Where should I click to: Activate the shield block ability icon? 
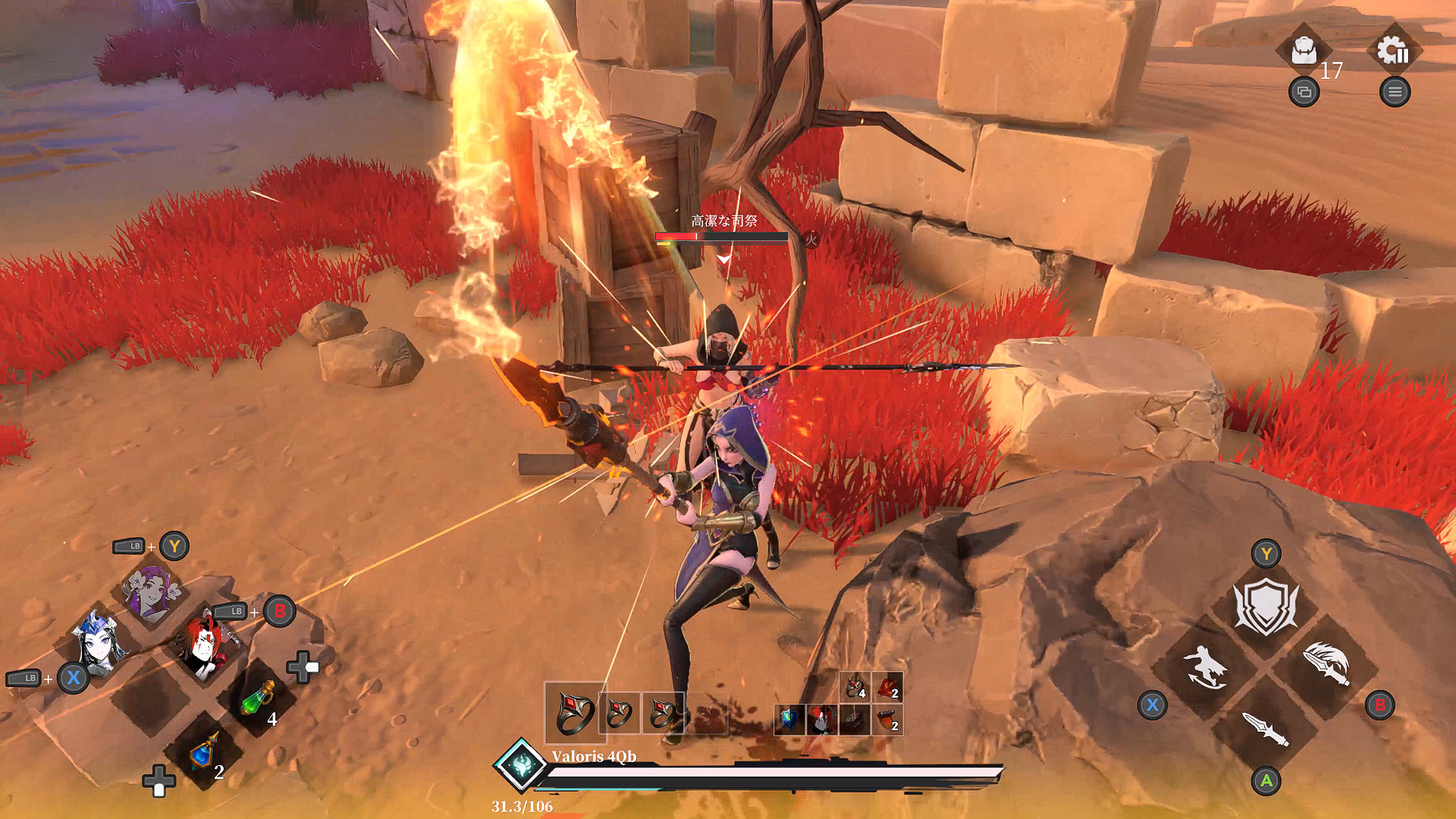pyautogui.click(x=1266, y=603)
